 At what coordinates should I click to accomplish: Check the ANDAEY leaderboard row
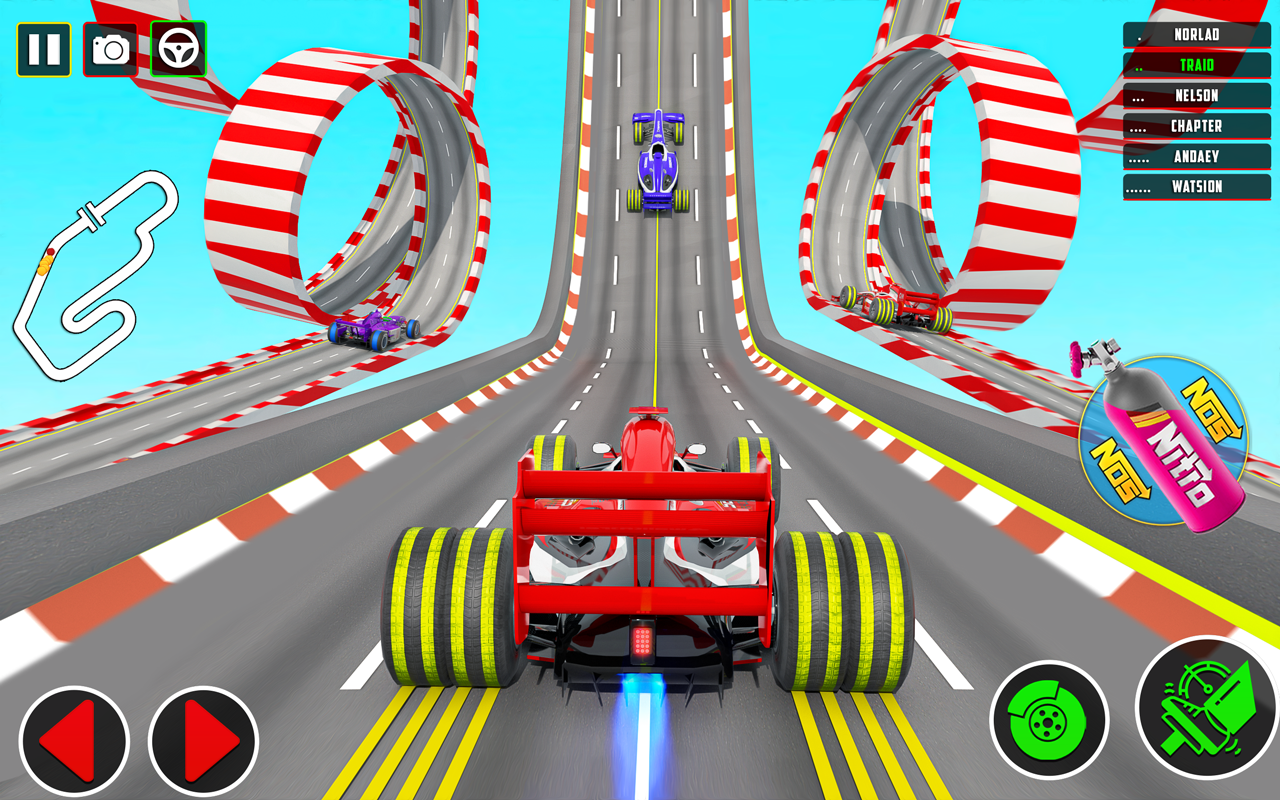click(x=1196, y=157)
